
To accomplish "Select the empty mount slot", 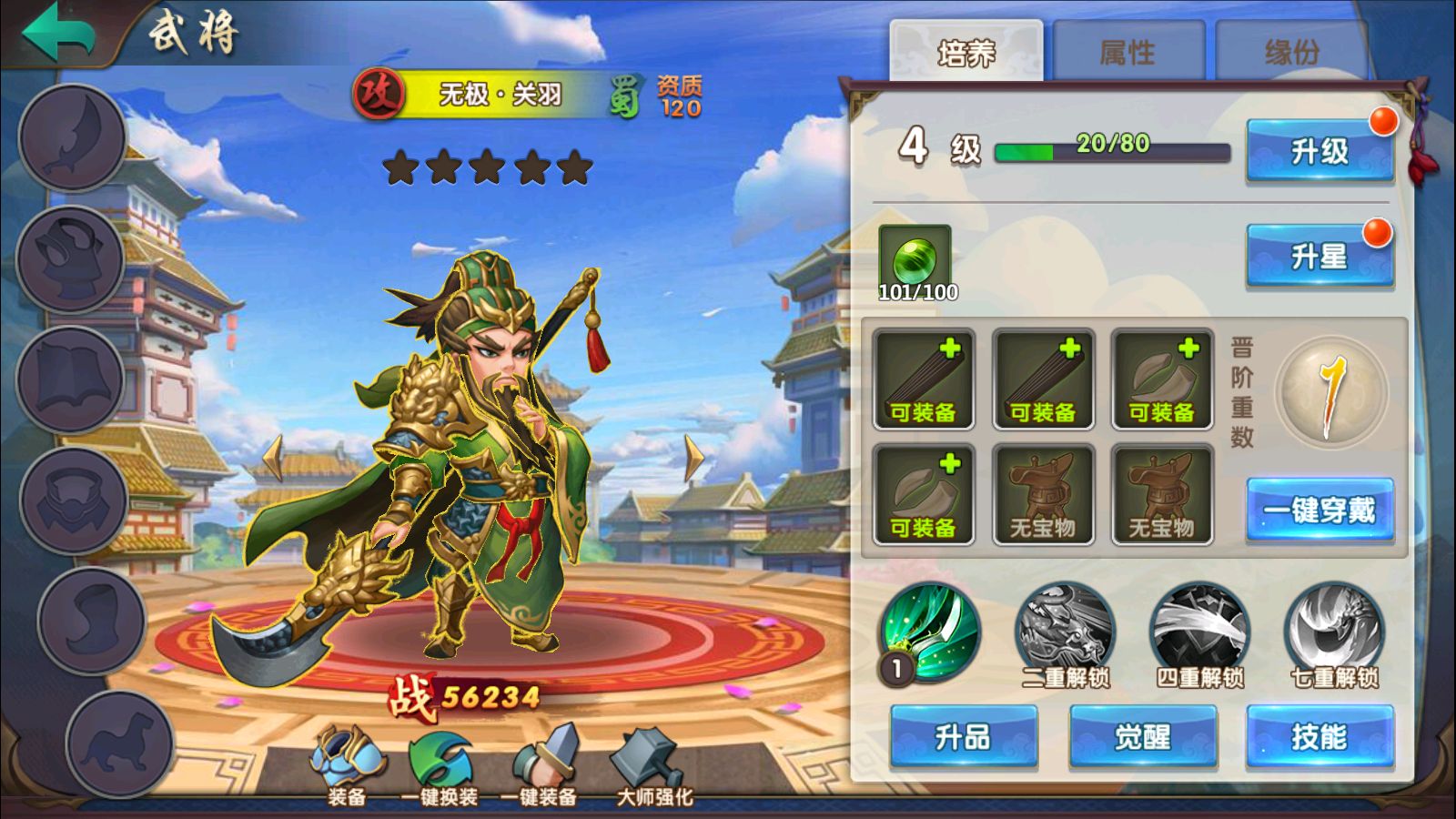I will 119,743.
